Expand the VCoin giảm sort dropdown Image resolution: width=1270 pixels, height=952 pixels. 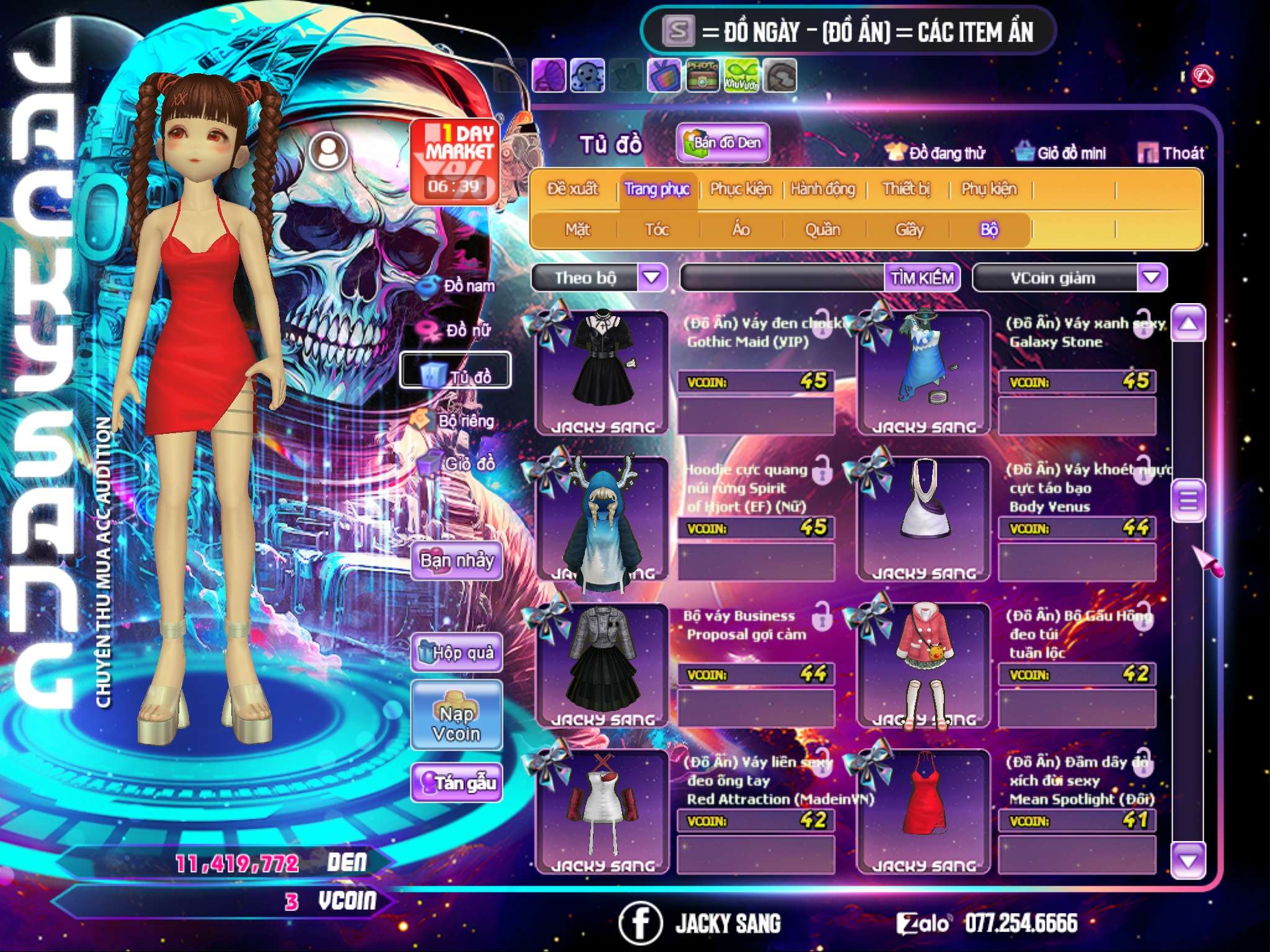(x=1152, y=277)
